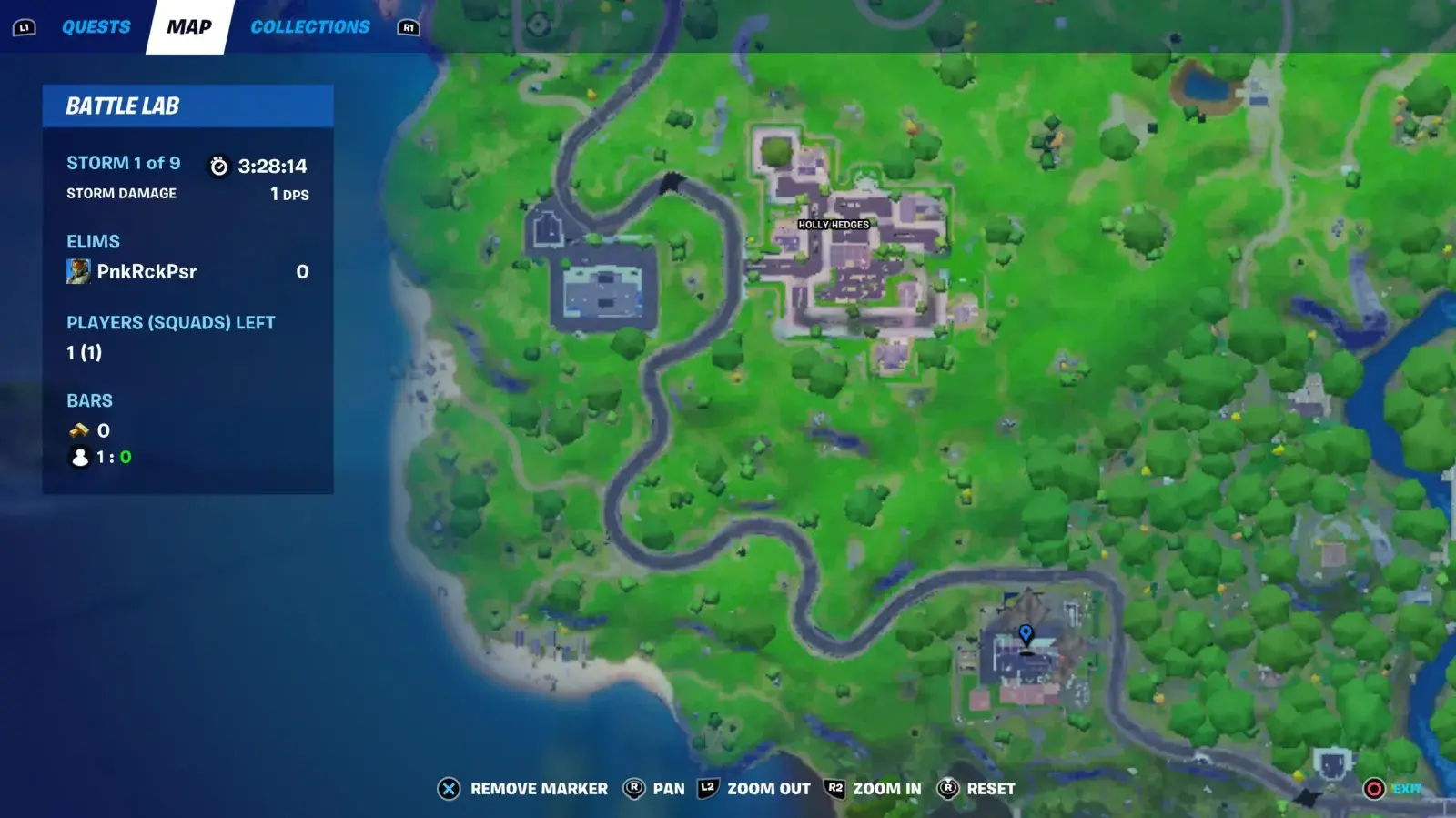This screenshot has width=1456, height=818.
Task: Click the player count icon showing 1:0
Action: click(x=77, y=458)
